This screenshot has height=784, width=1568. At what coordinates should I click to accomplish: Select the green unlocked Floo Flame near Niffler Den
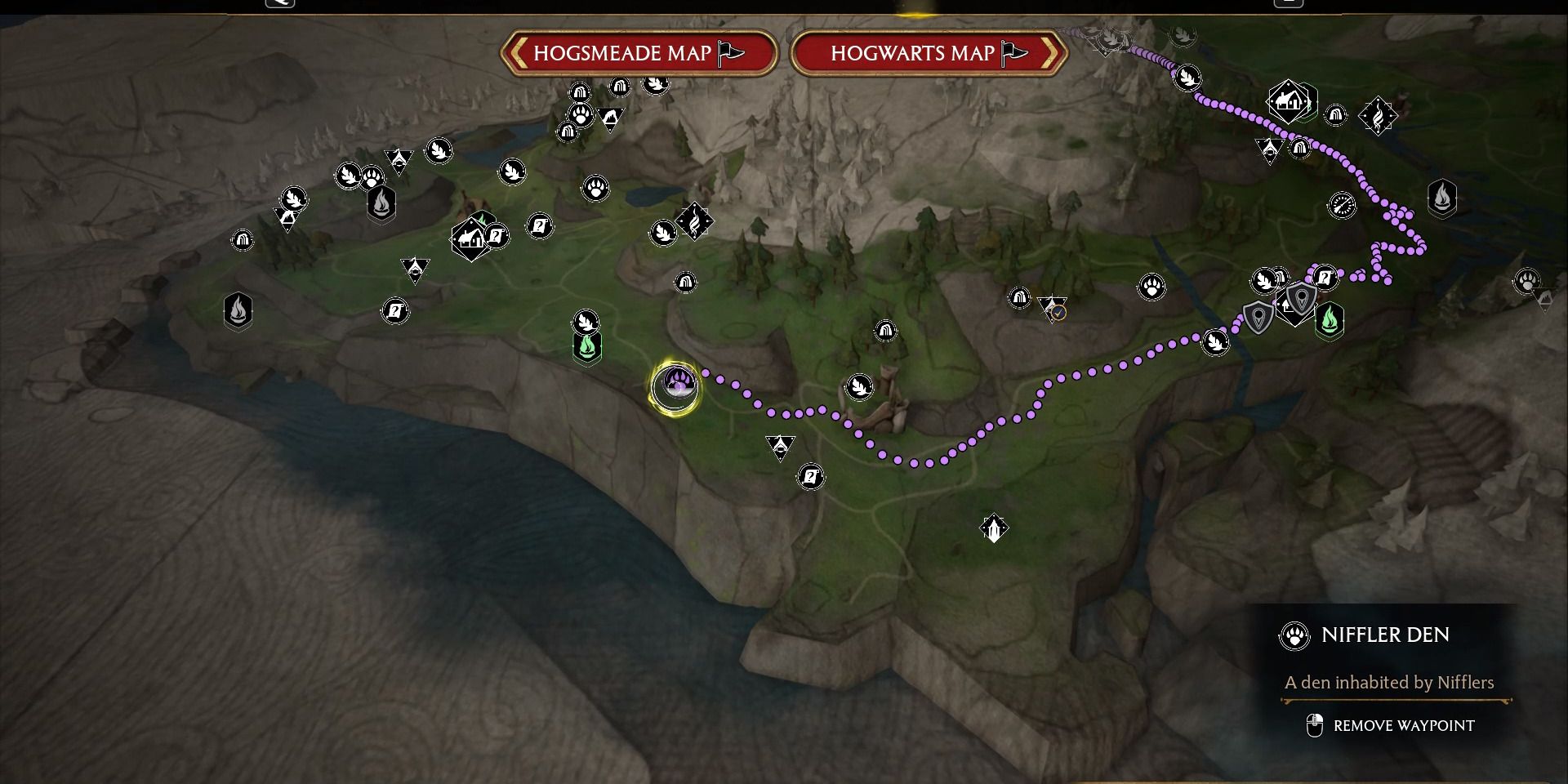tap(587, 346)
